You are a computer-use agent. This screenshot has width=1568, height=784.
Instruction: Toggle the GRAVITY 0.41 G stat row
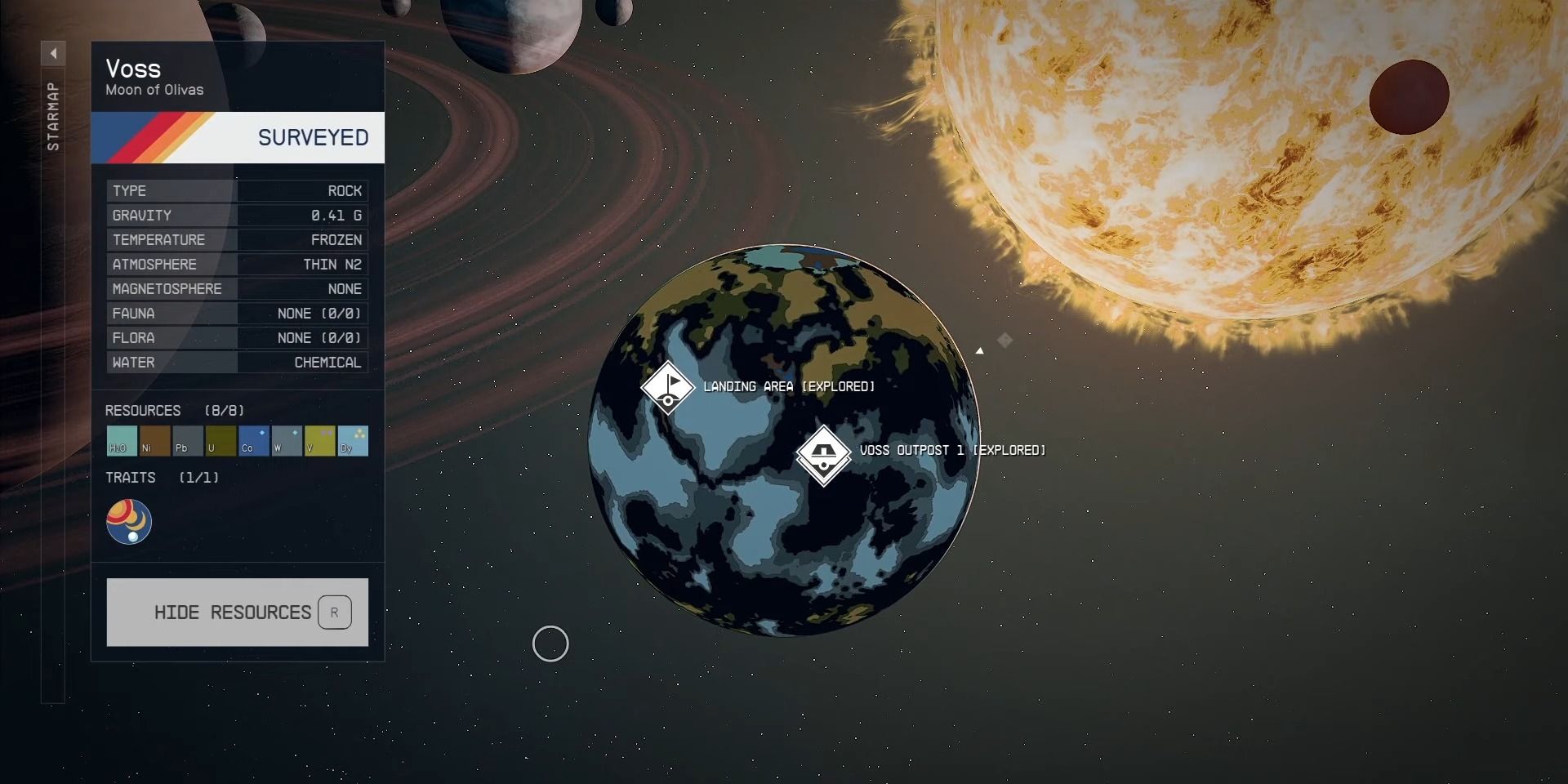point(237,215)
